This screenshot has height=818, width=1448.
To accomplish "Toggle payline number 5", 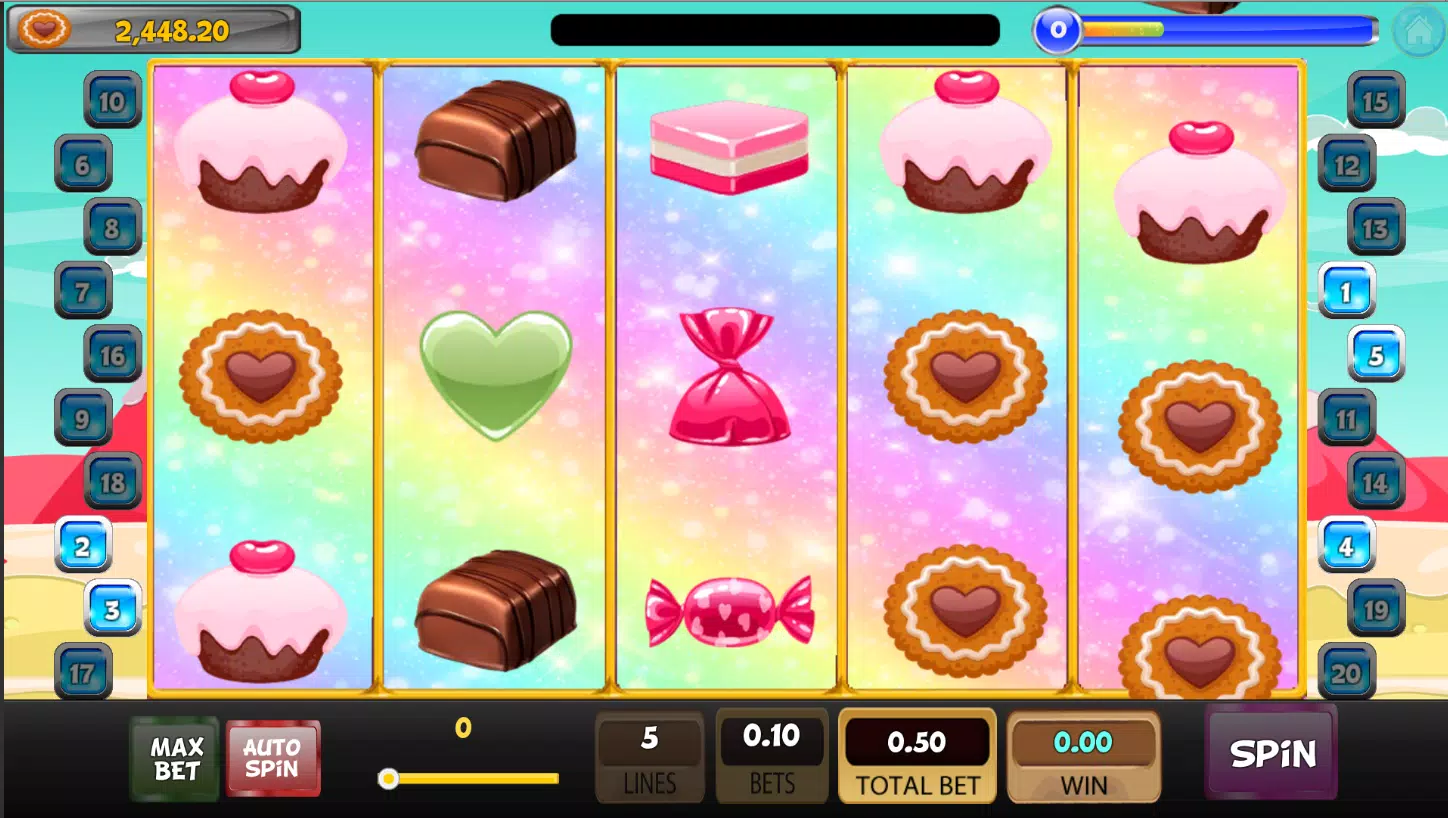I will (x=1376, y=355).
